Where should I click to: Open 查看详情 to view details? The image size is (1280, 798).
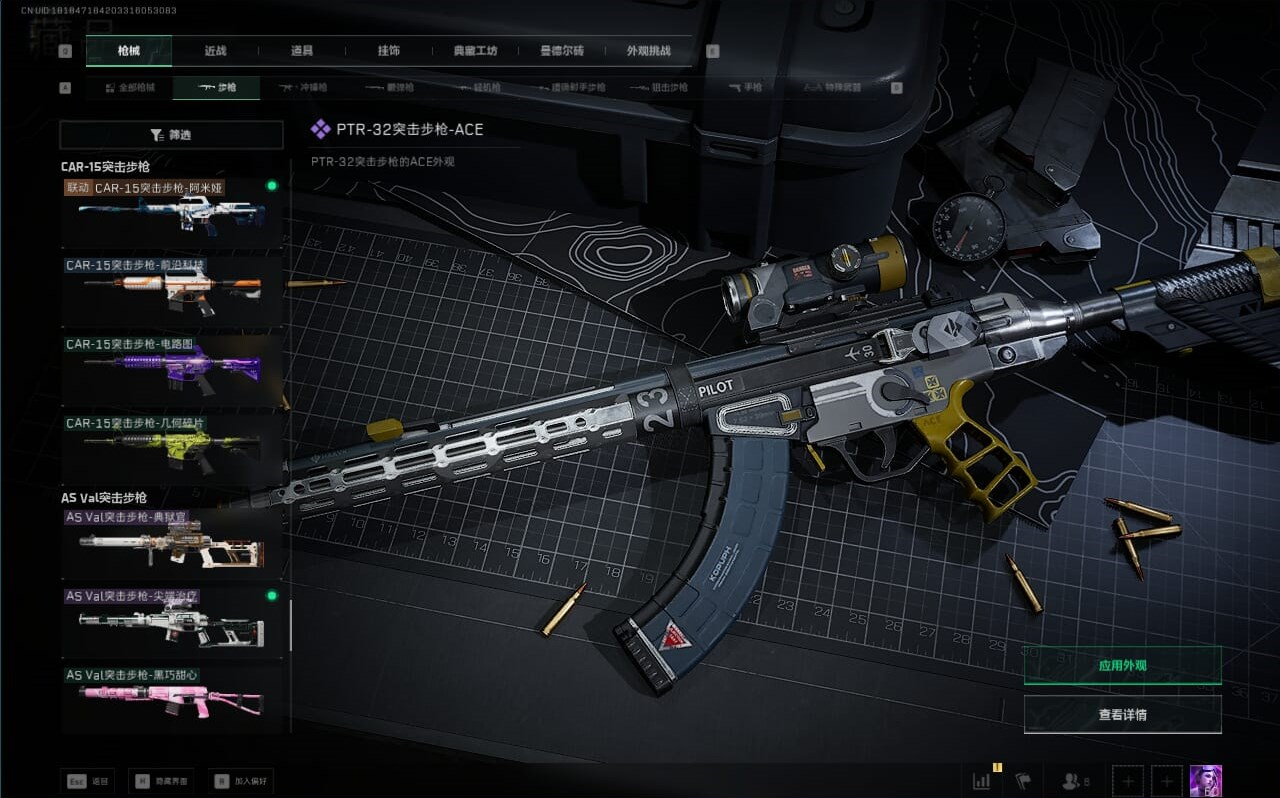click(x=1122, y=714)
